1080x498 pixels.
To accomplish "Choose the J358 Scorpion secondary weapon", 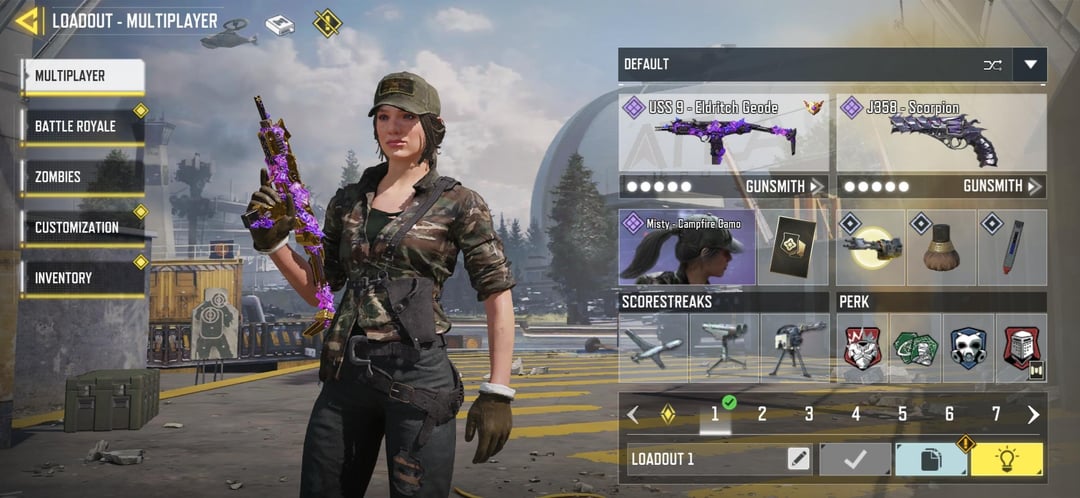I will click(x=941, y=133).
